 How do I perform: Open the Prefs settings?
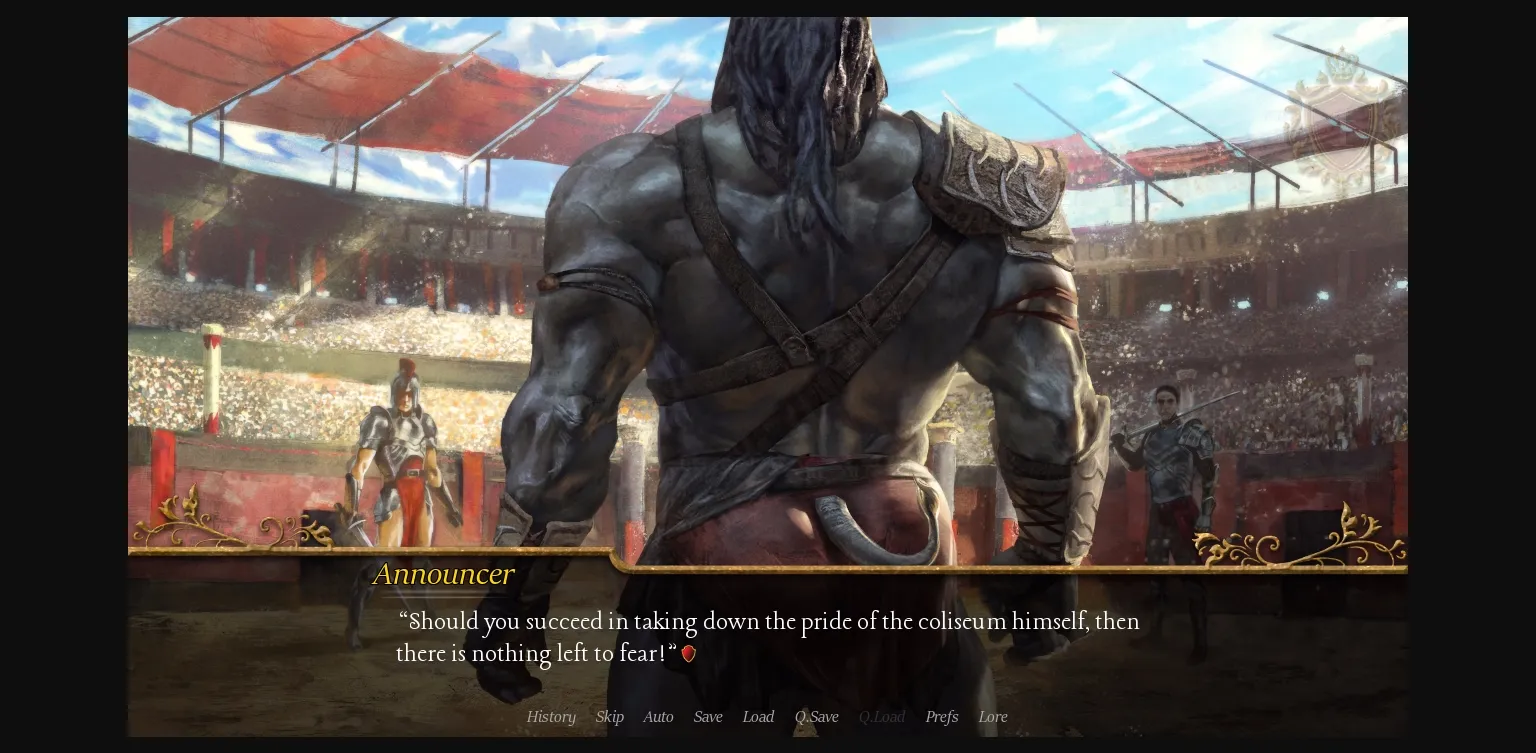941,717
